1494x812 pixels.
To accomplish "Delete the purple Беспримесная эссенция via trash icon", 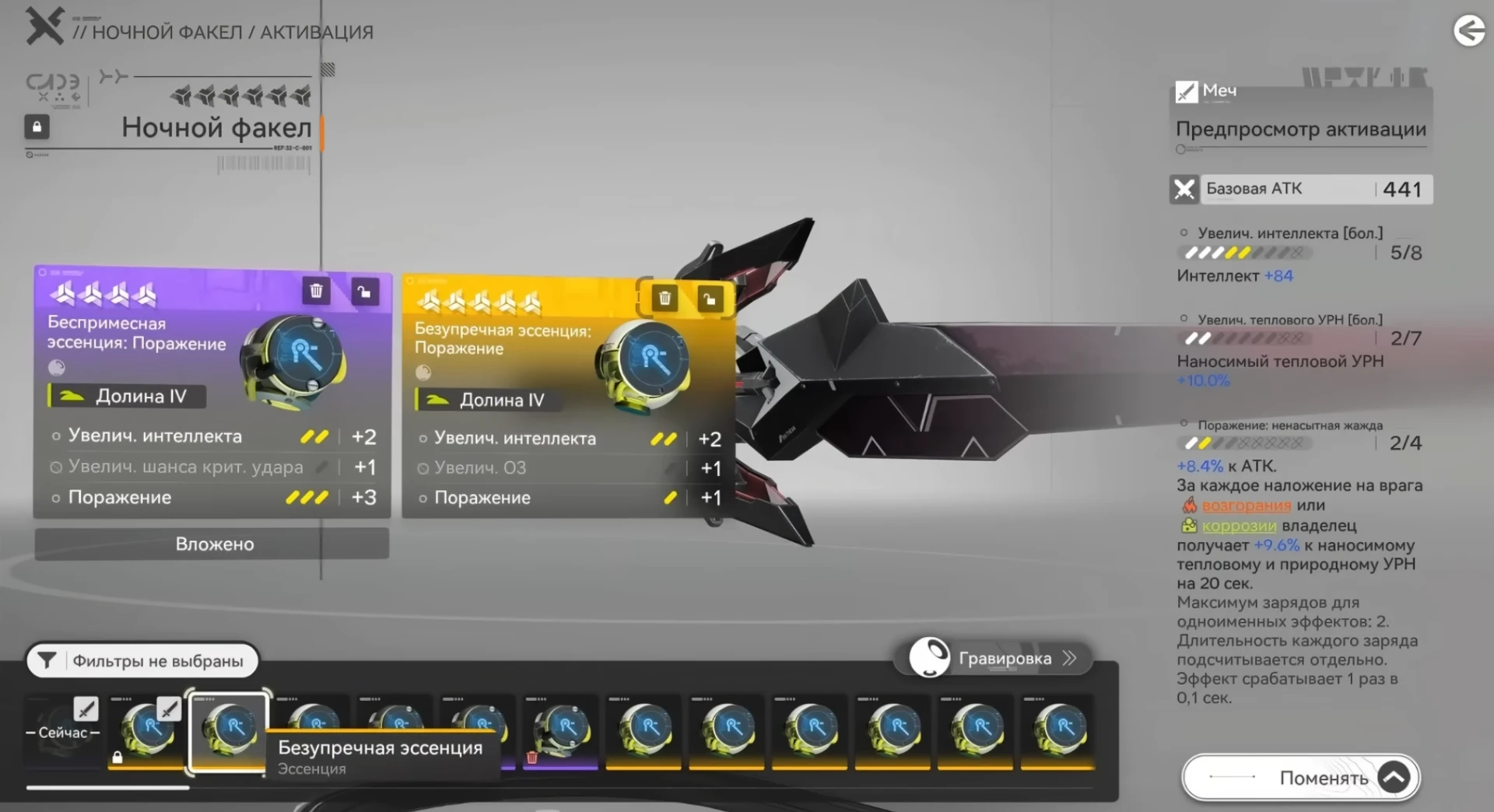I will pos(316,291).
